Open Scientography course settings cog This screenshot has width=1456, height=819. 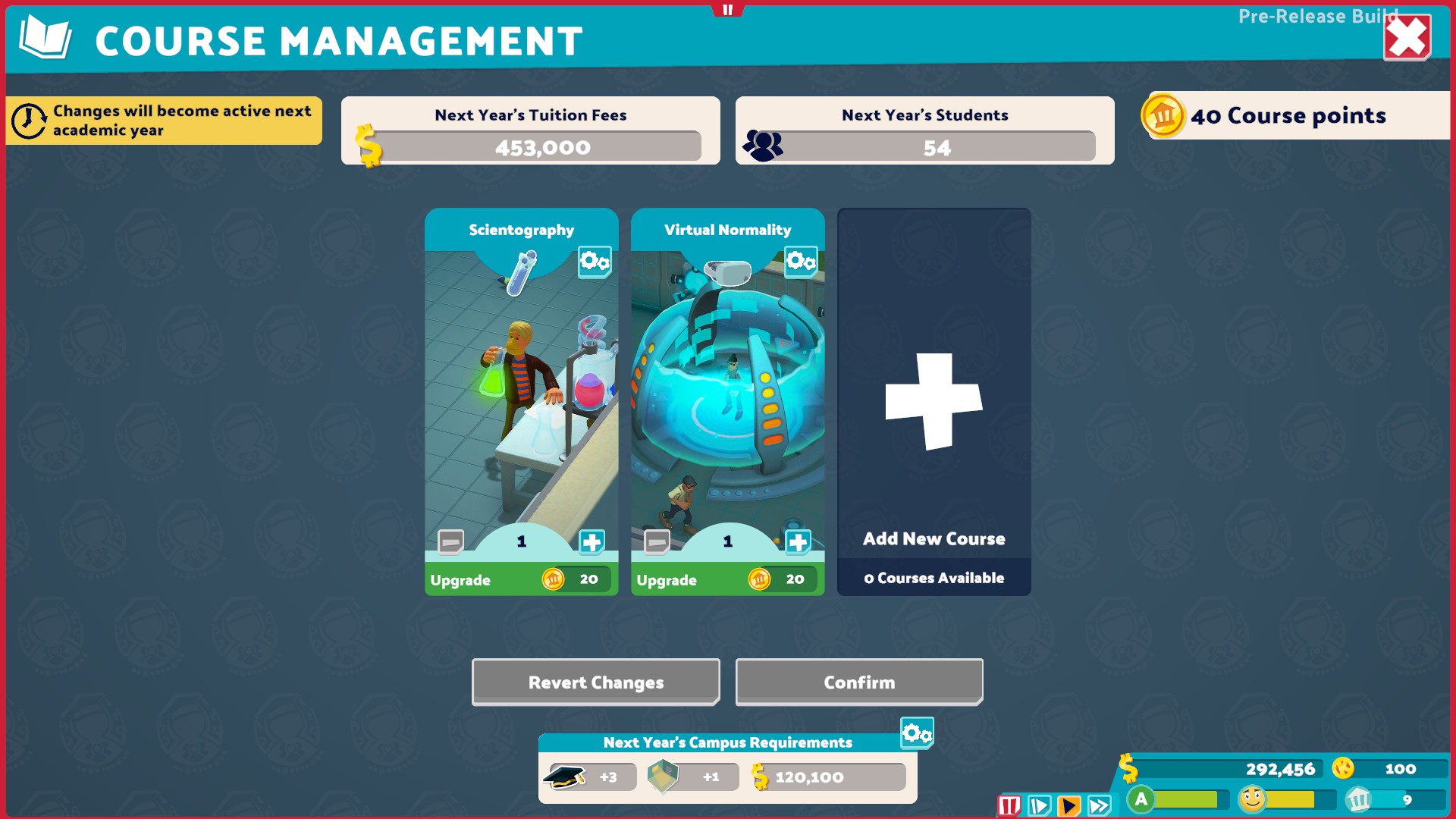tap(594, 260)
